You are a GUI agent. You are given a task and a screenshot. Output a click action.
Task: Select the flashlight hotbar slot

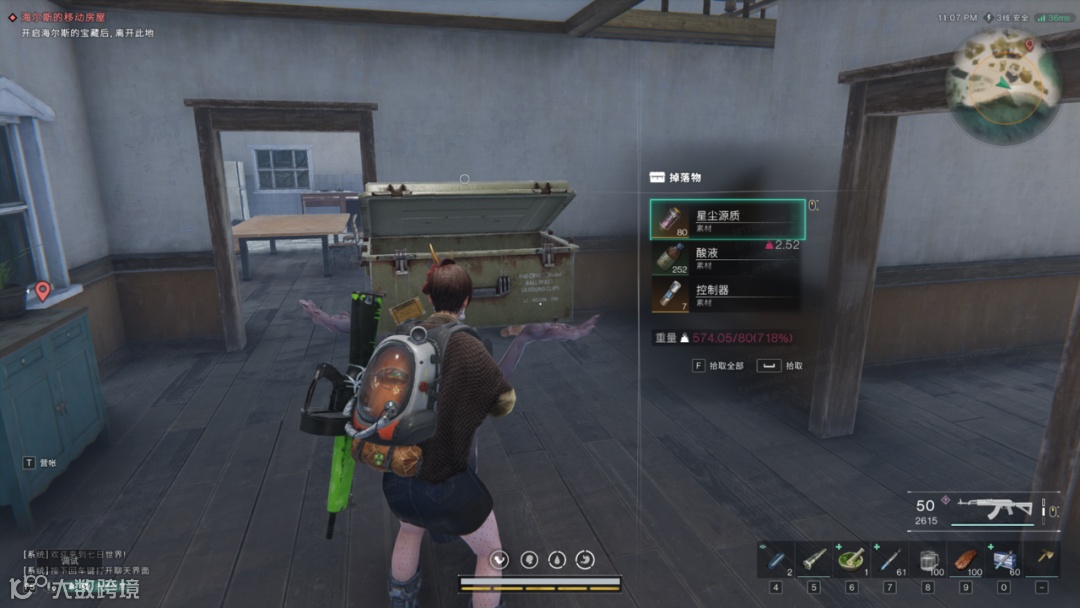[x=814, y=559]
